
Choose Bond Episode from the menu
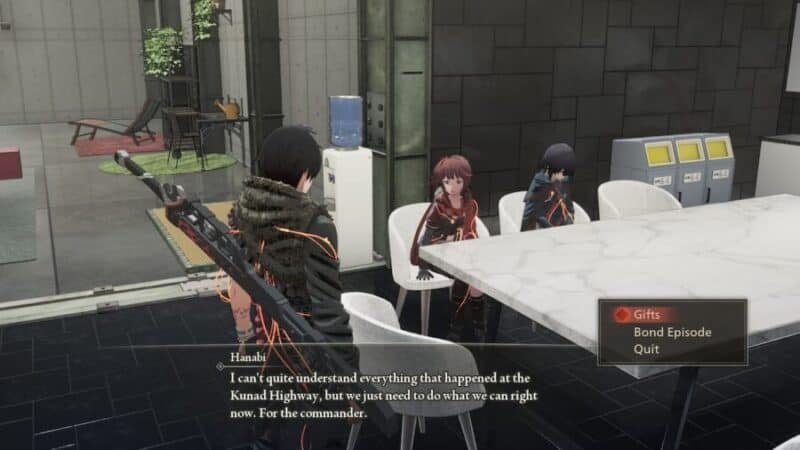[x=671, y=332]
